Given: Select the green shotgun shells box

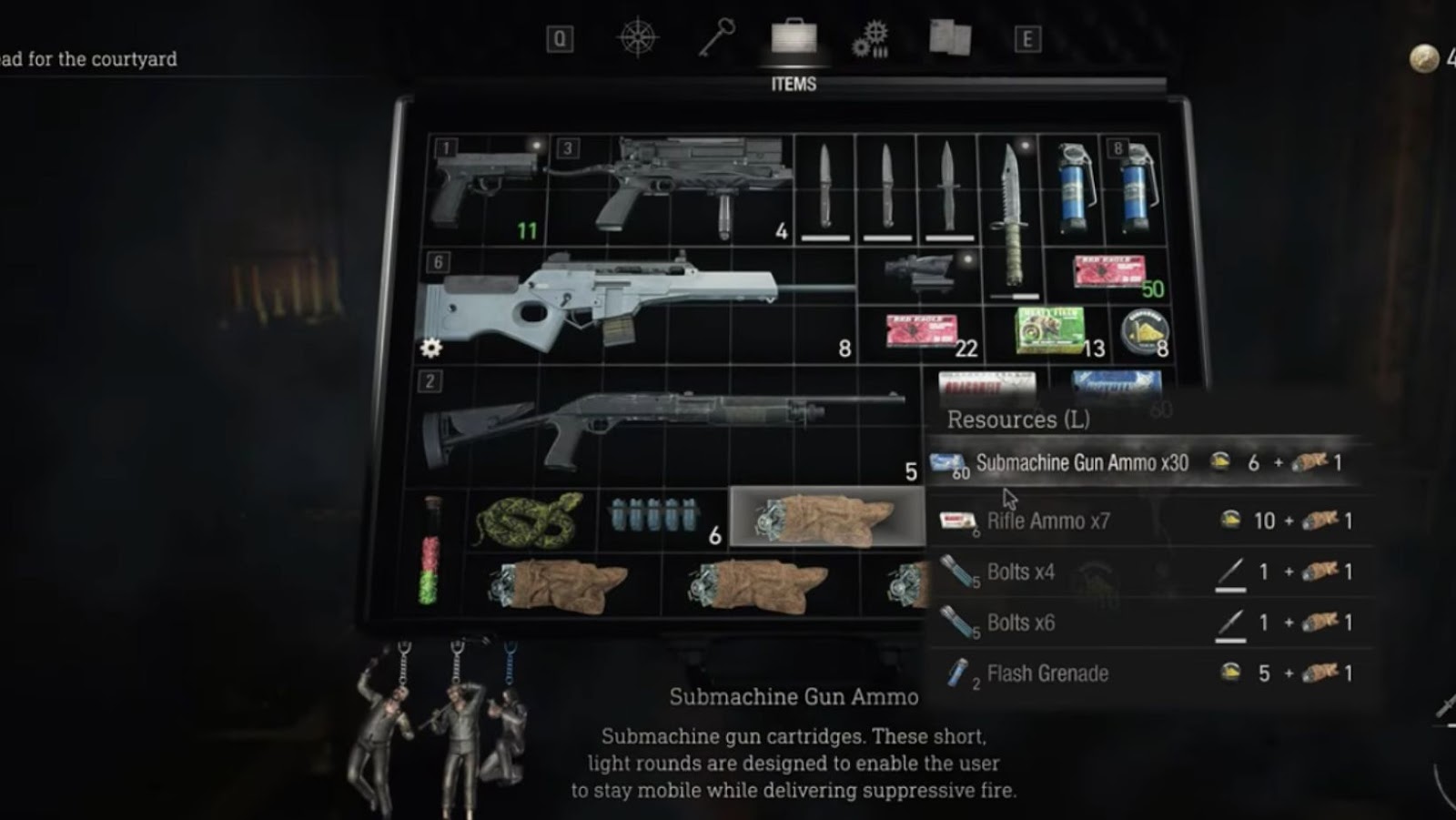Looking at the screenshot, I should coord(1049,330).
